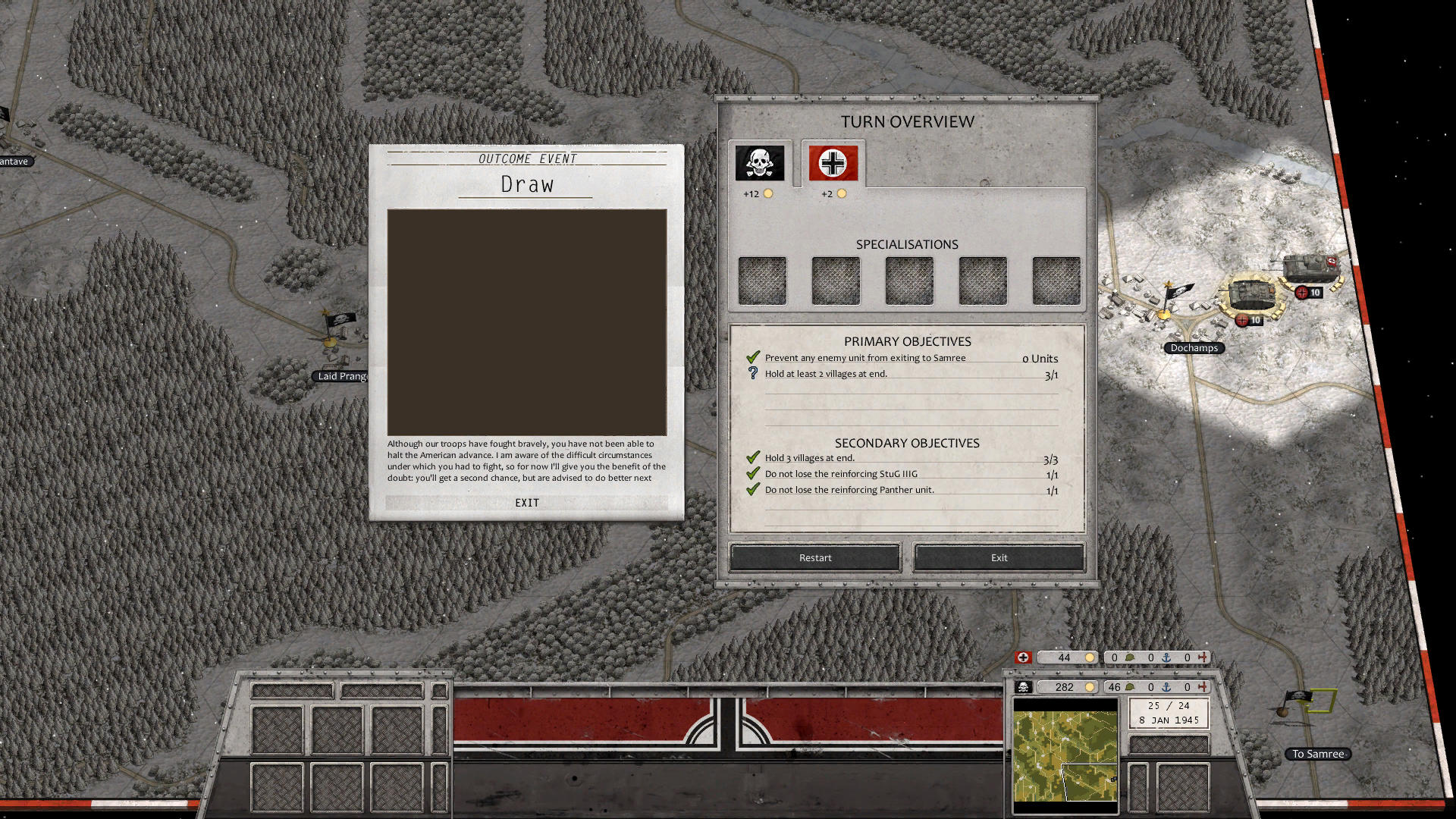Click the checkmark for 'Prevent any enemy unit exiting'
This screenshot has width=1456, height=819.
[752, 356]
